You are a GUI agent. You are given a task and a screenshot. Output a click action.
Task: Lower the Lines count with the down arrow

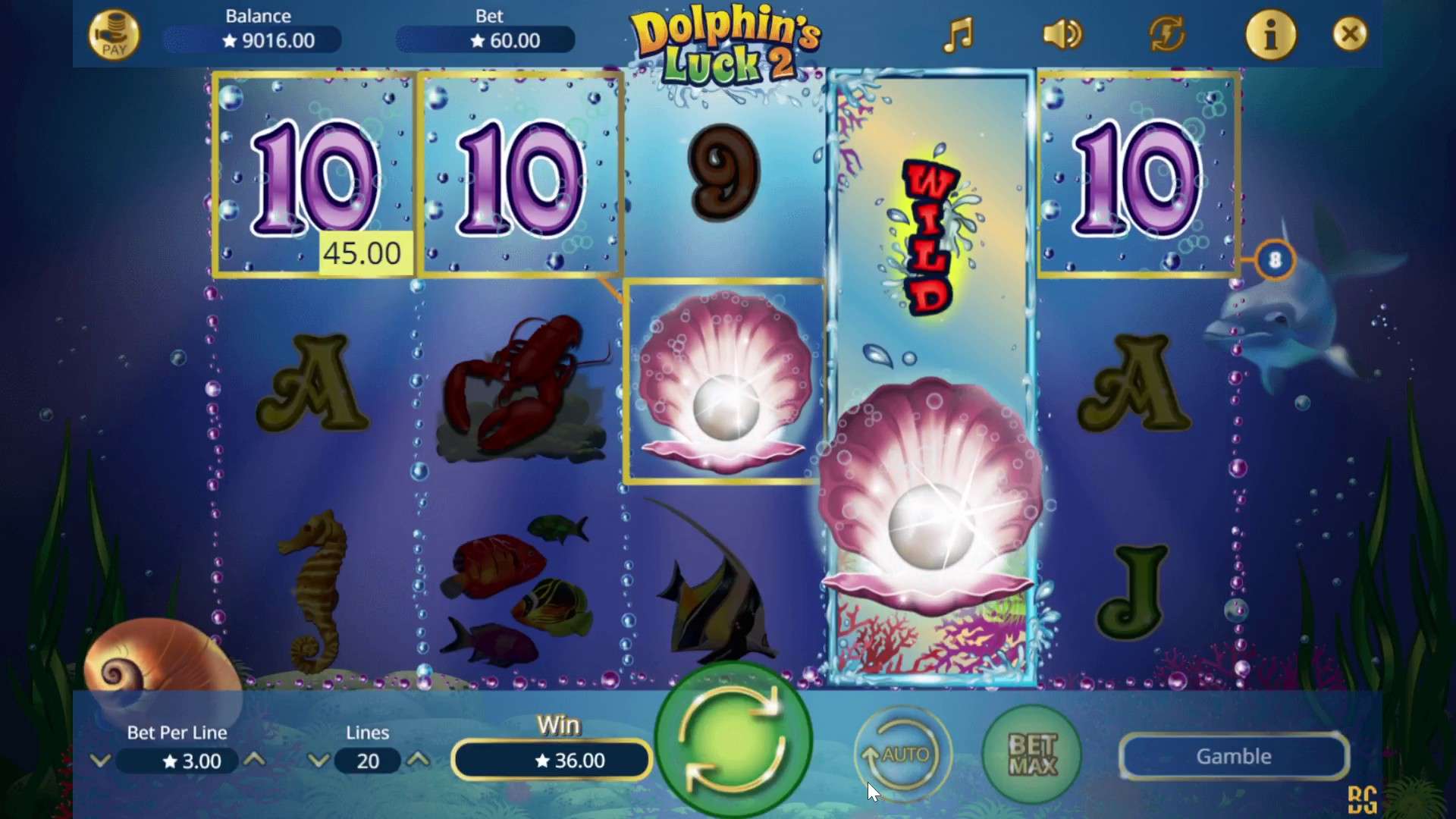coord(318,761)
